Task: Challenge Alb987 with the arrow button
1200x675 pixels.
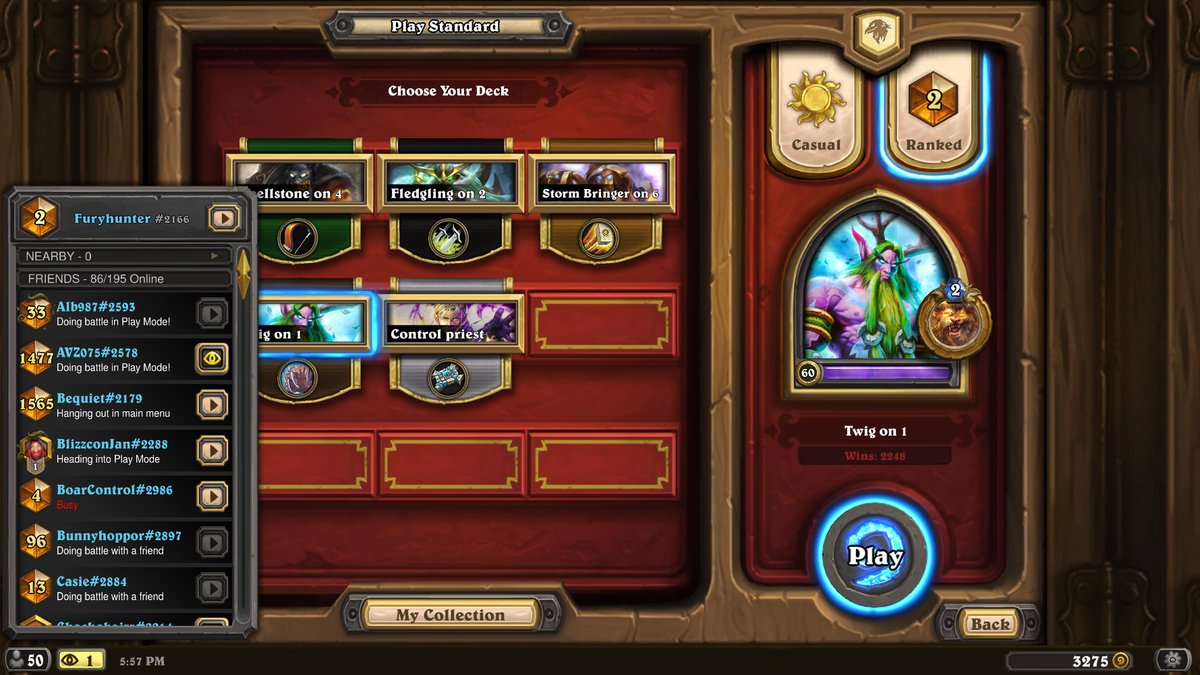Action: [211, 314]
